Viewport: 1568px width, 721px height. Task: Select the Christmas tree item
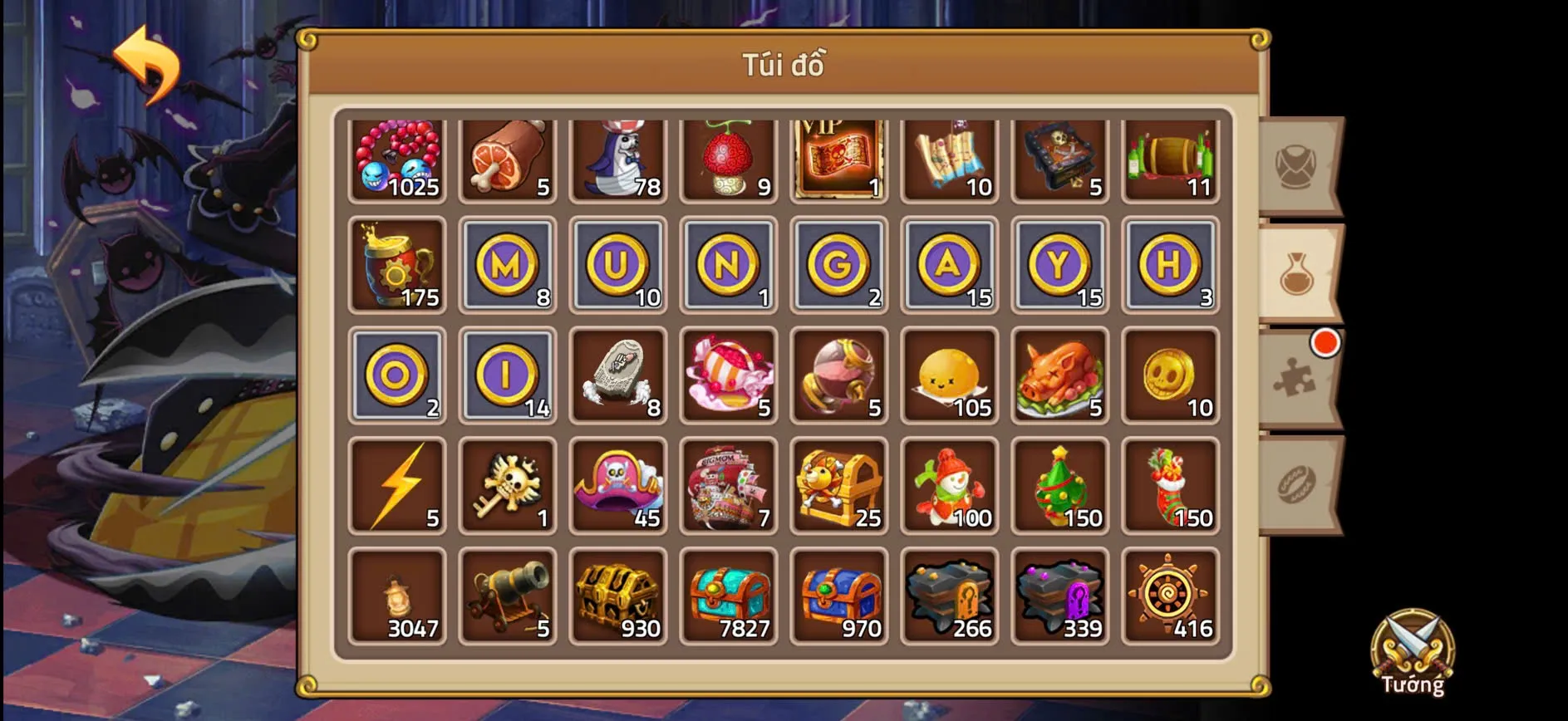click(1059, 486)
